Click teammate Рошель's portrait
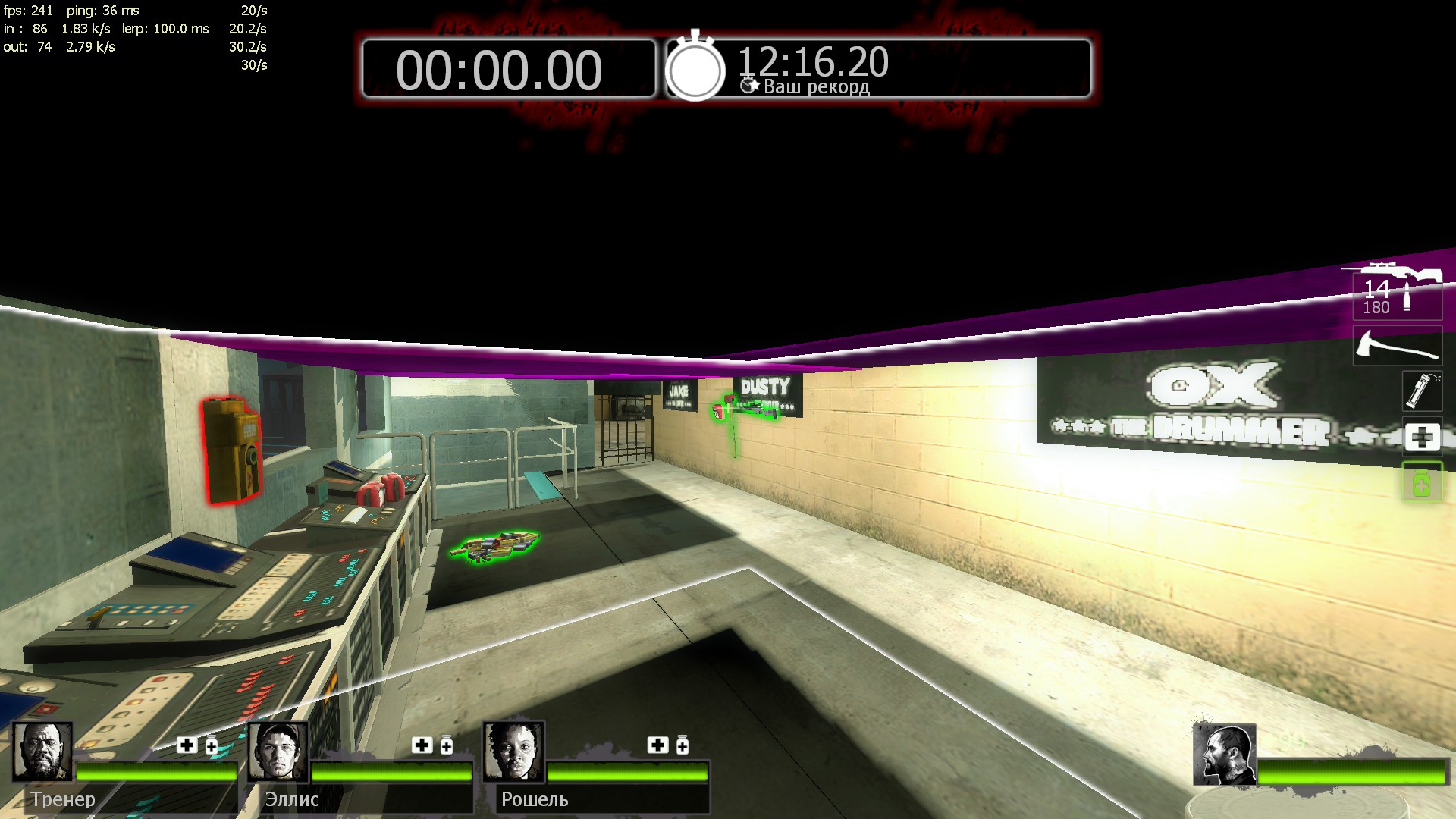The width and height of the screenshot is (1456, 819). (x=513, y=751)
